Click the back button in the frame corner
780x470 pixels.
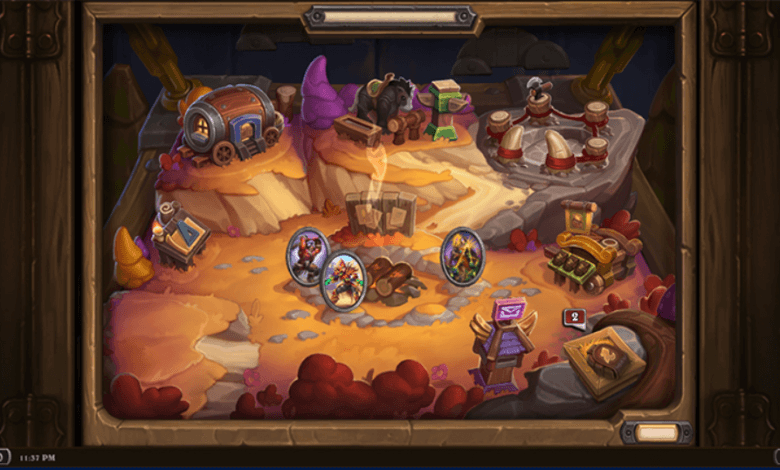[x=655, y=432]
